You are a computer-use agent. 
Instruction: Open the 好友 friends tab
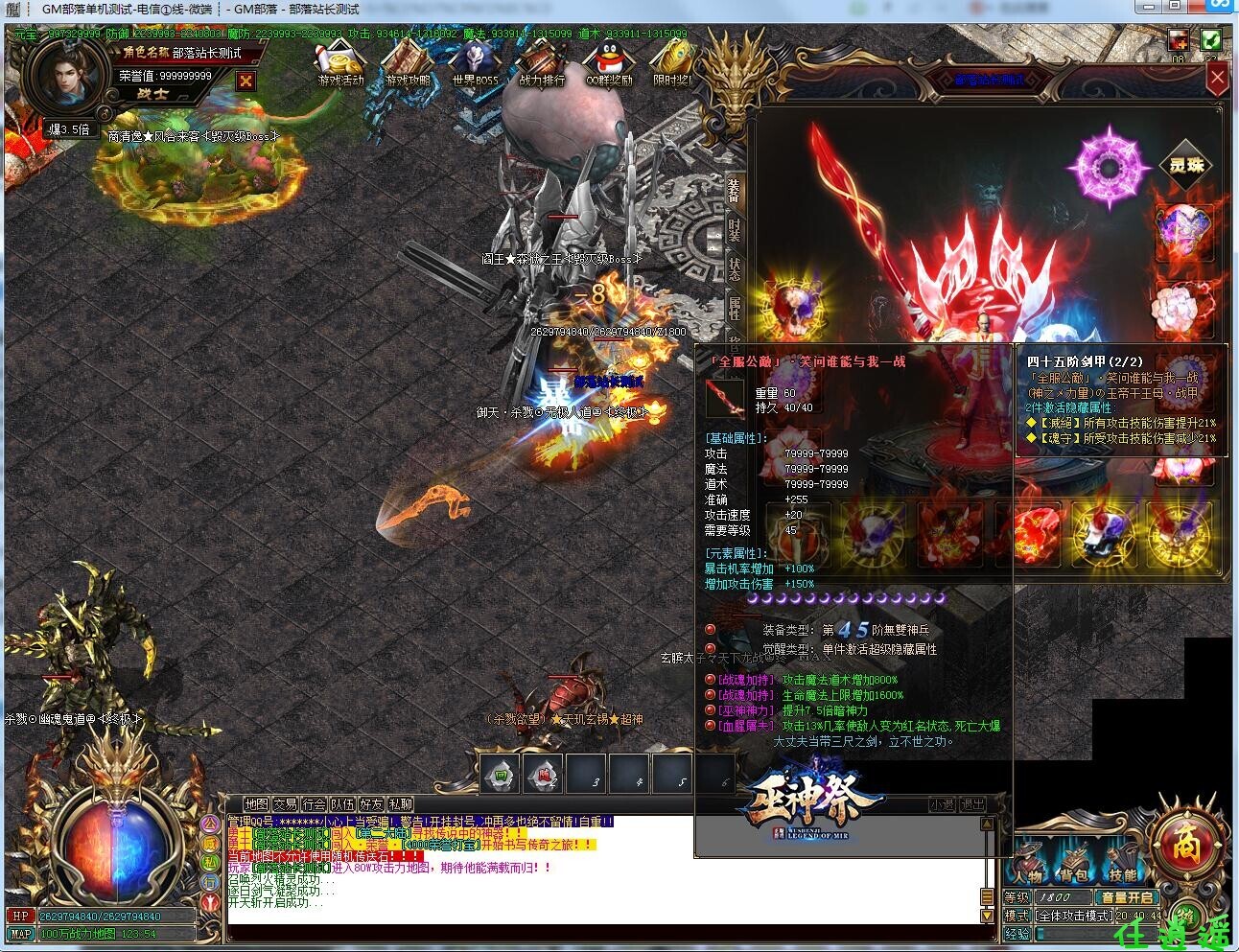tap(371, 804)
